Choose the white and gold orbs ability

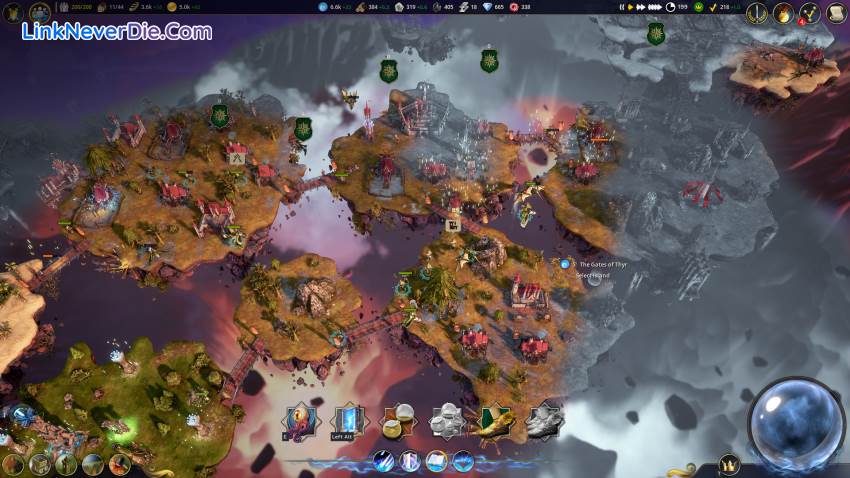click(x=400, y=421)
